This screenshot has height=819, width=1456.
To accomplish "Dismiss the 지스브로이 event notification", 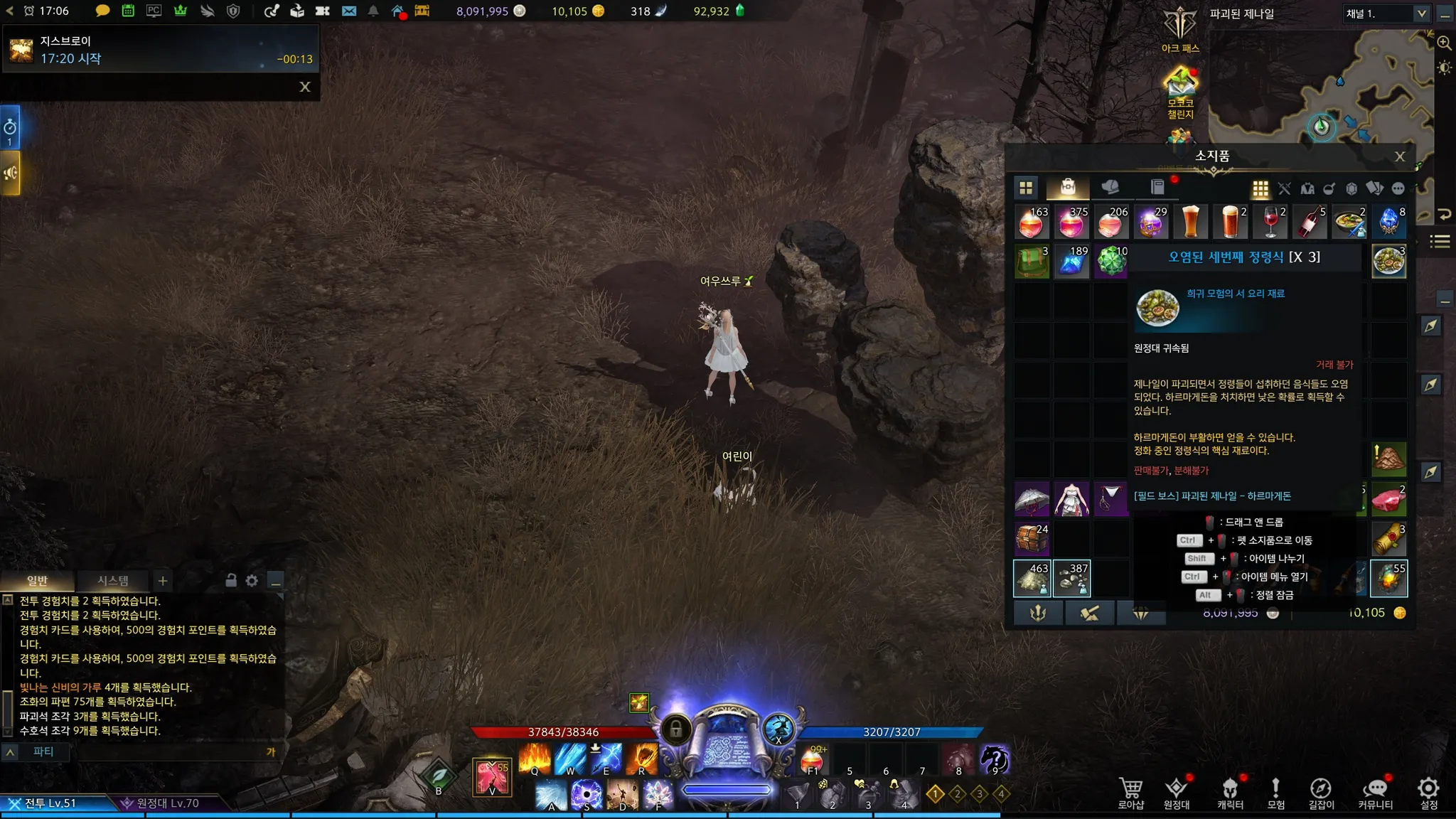I will (x=305, y=87).
